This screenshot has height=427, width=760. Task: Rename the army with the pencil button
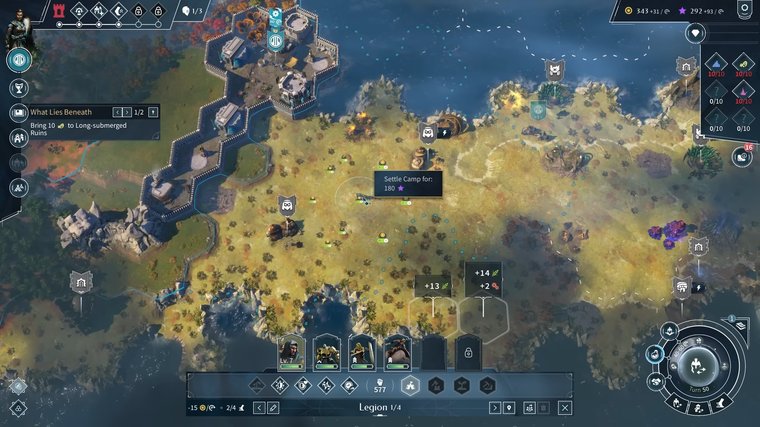[273, 408]
